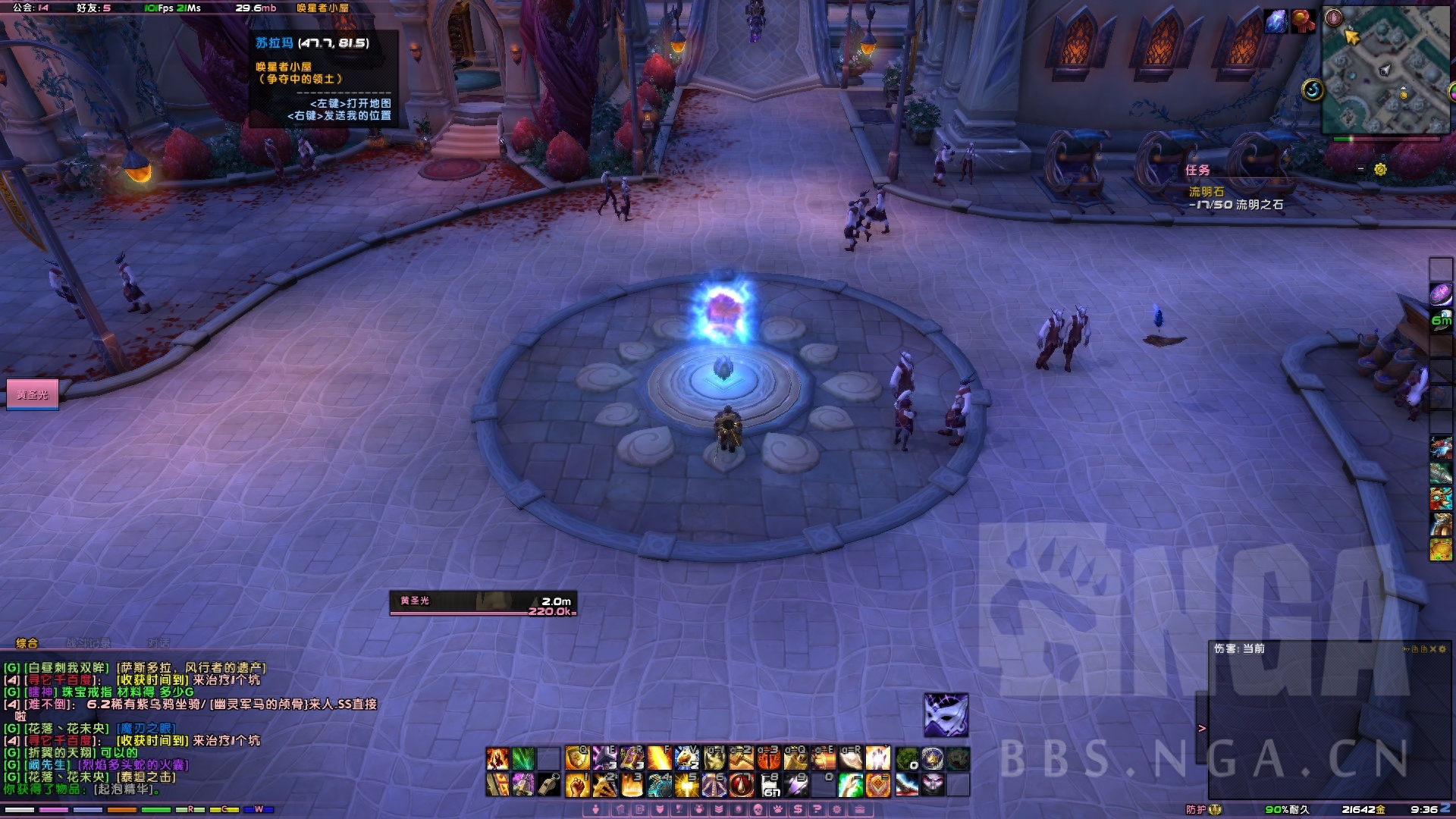Viewport: 1456px width, 819px height.
Task: Open the dollar sign shop button
Action: (798, 810)
